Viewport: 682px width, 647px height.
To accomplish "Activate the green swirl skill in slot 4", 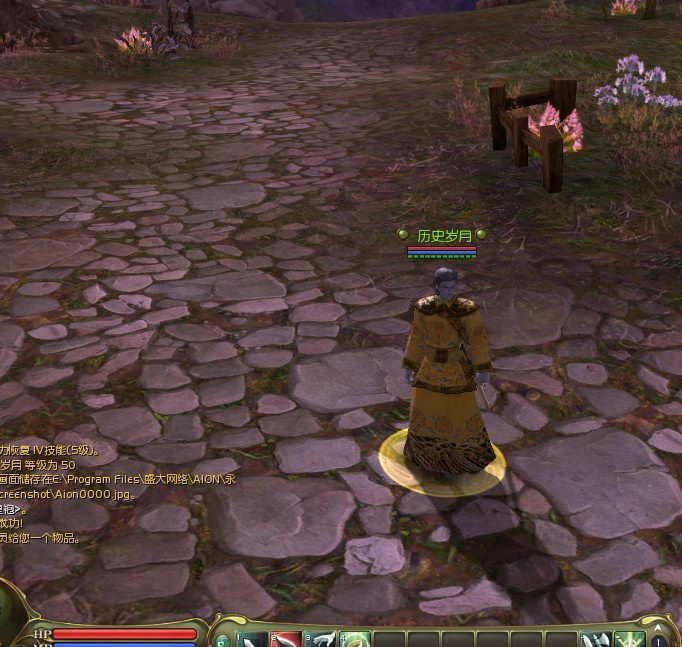I will (x=356, y=640).
